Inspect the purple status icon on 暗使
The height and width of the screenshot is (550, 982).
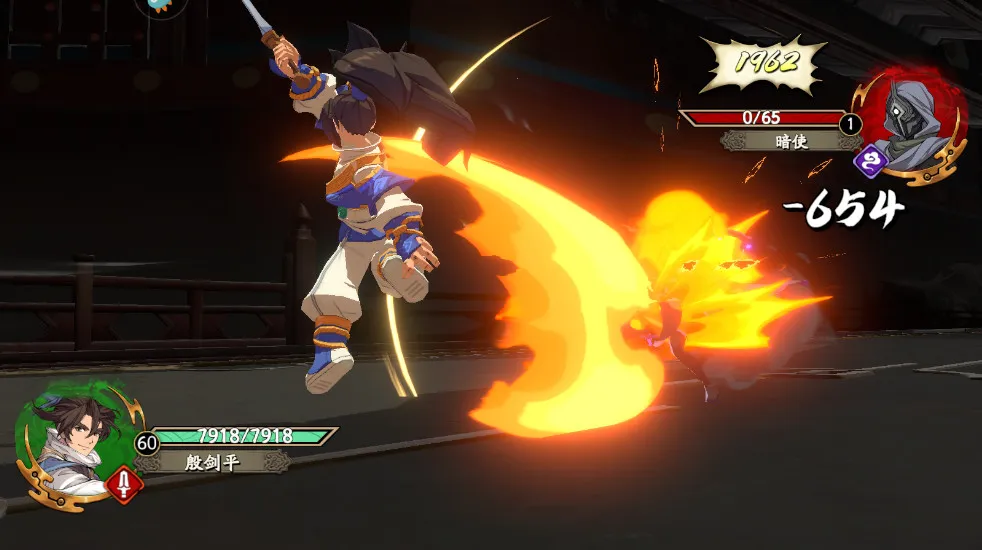(869, 160)
